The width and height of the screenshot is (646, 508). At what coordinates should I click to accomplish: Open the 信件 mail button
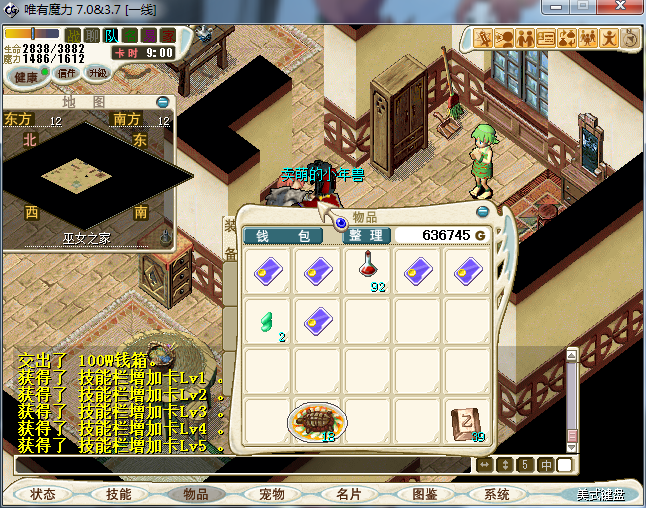[68, 73]
